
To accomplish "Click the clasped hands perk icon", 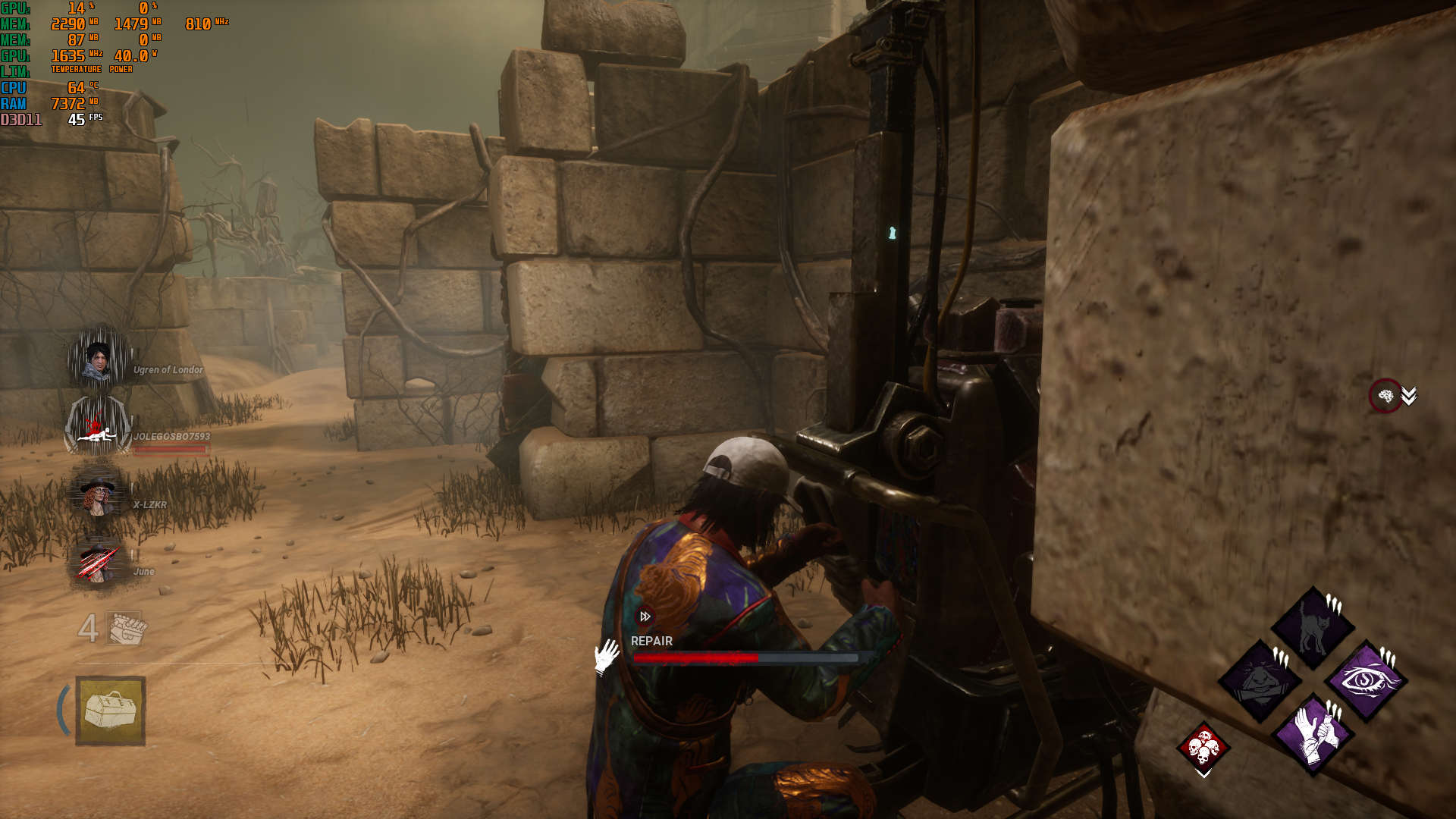I will click(x=1313, y=733).
